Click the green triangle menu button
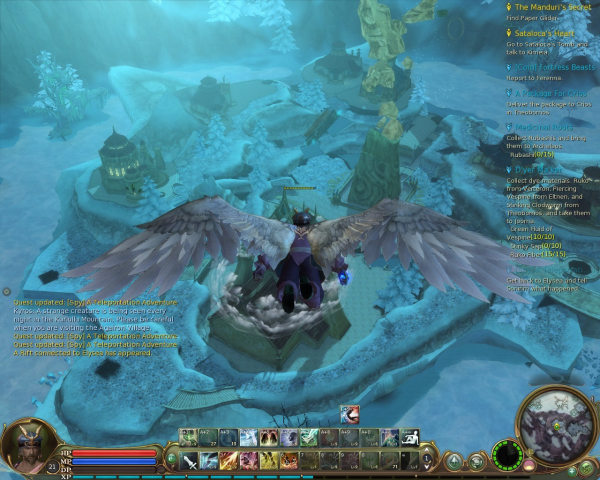 [x=454, y=461]
